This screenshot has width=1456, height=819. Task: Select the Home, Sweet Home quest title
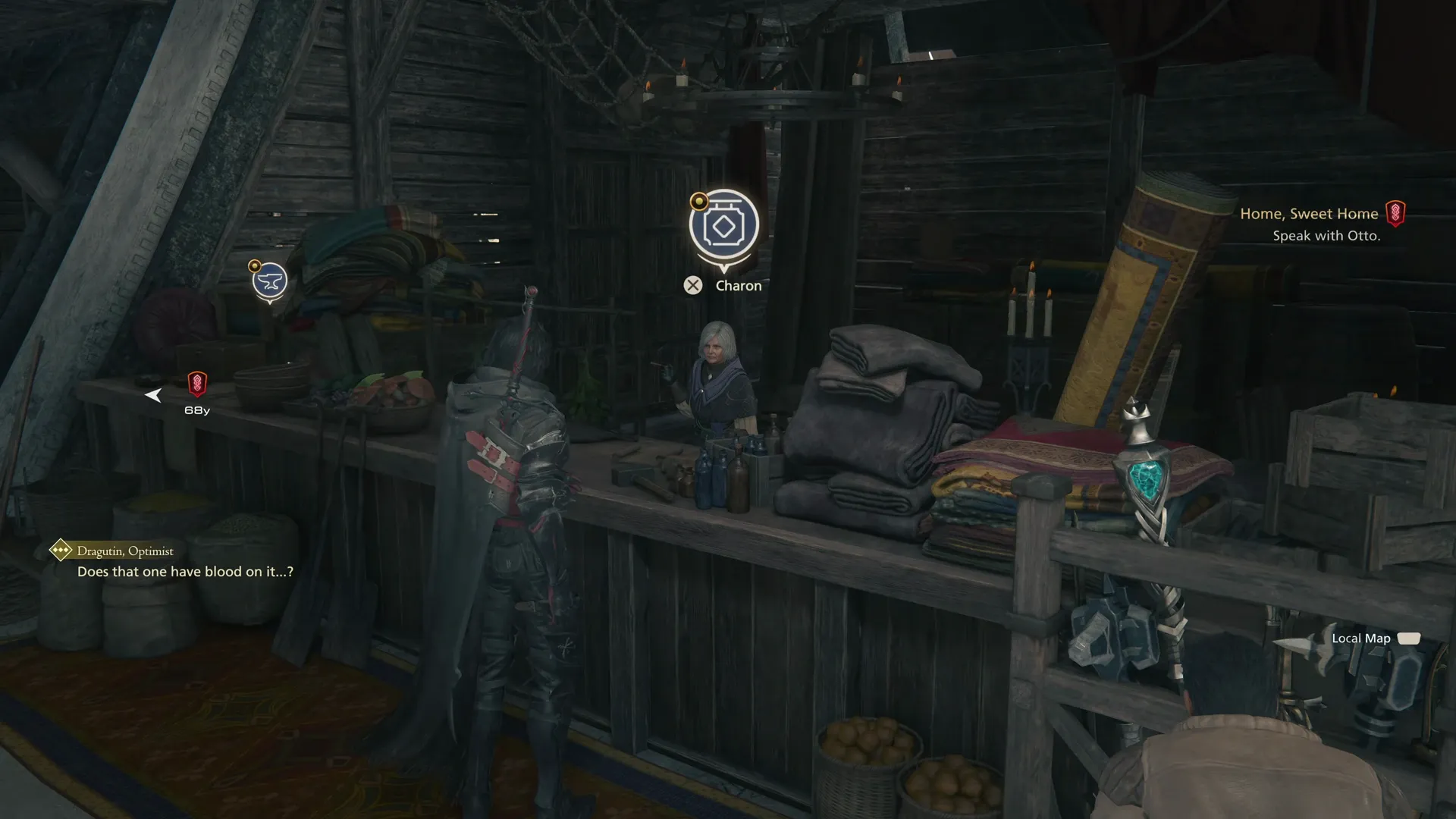[x=1310, y=213]
